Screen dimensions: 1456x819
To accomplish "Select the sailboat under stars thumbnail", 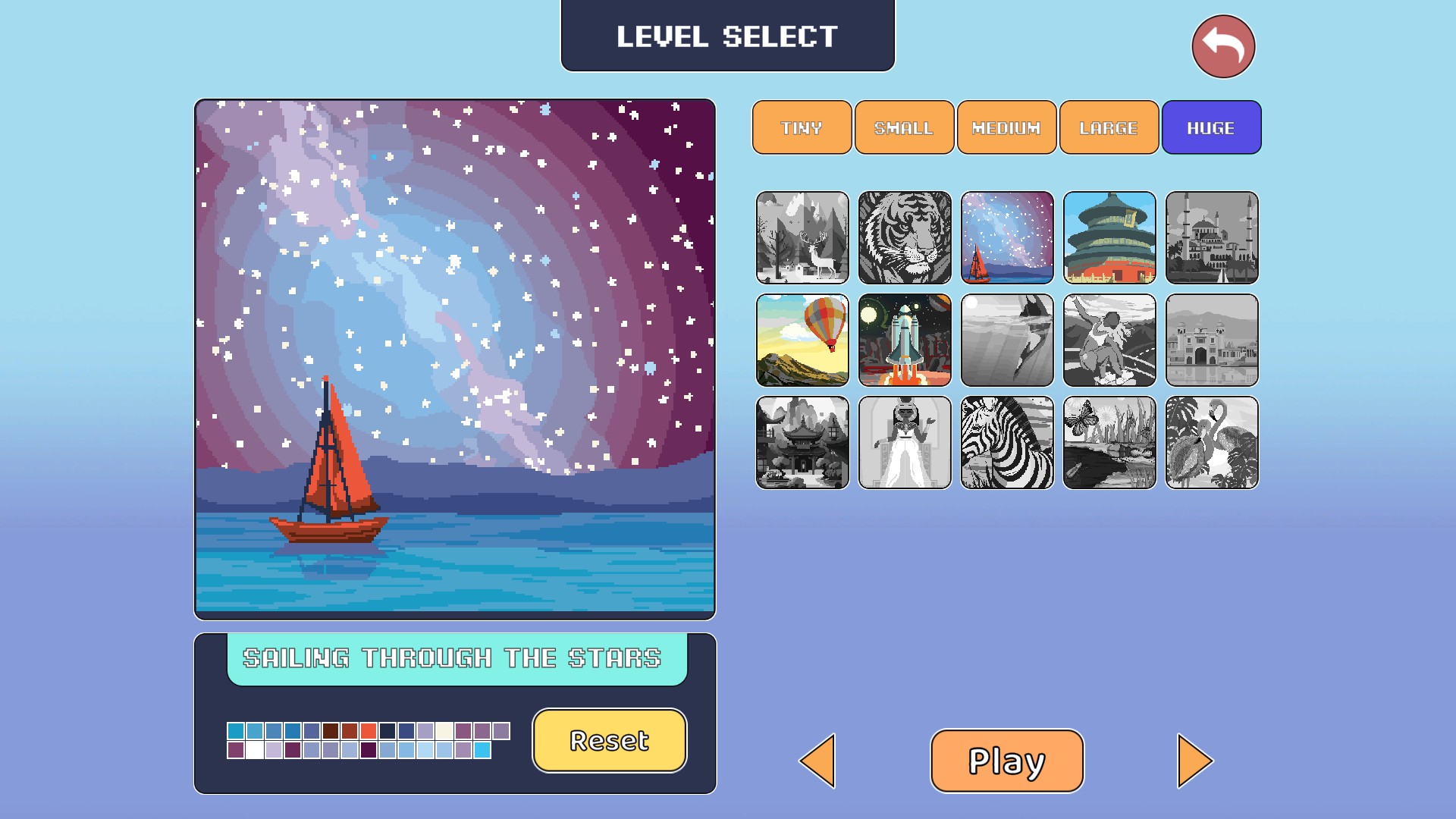I will point(1007,237).
